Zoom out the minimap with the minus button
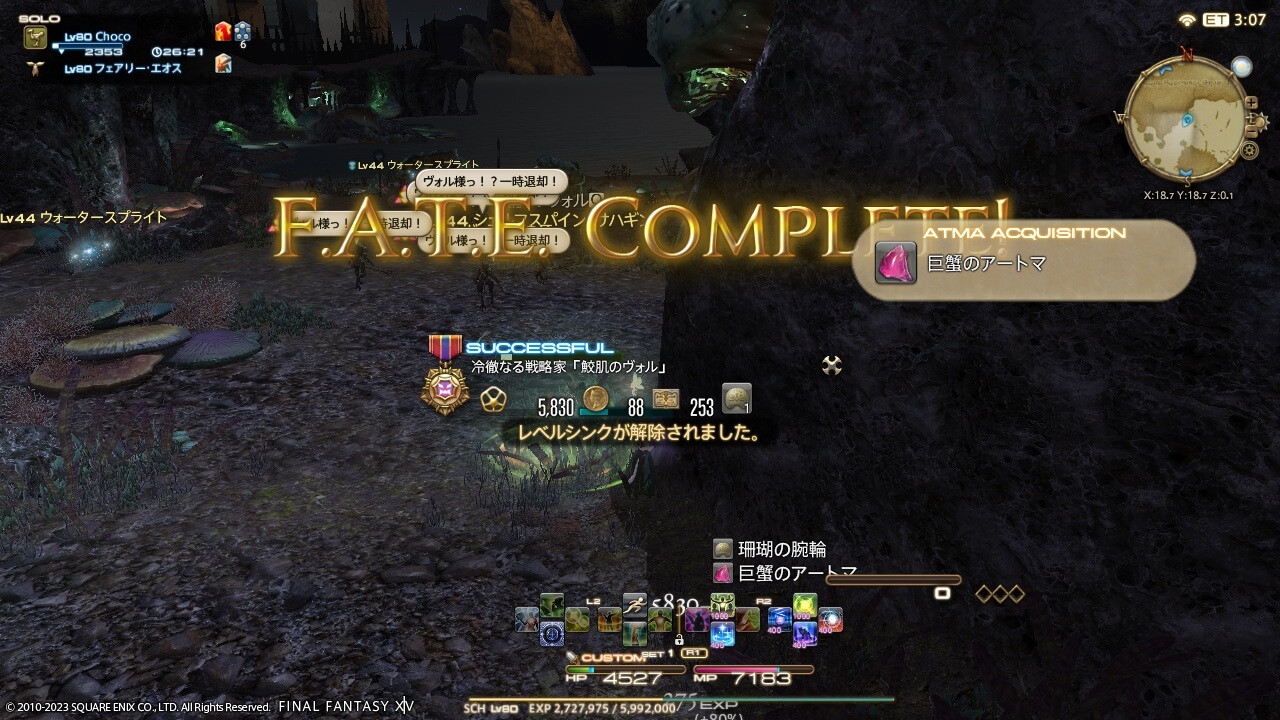This screenshot has width=1280, height=720. click(x=1252, y=132)
